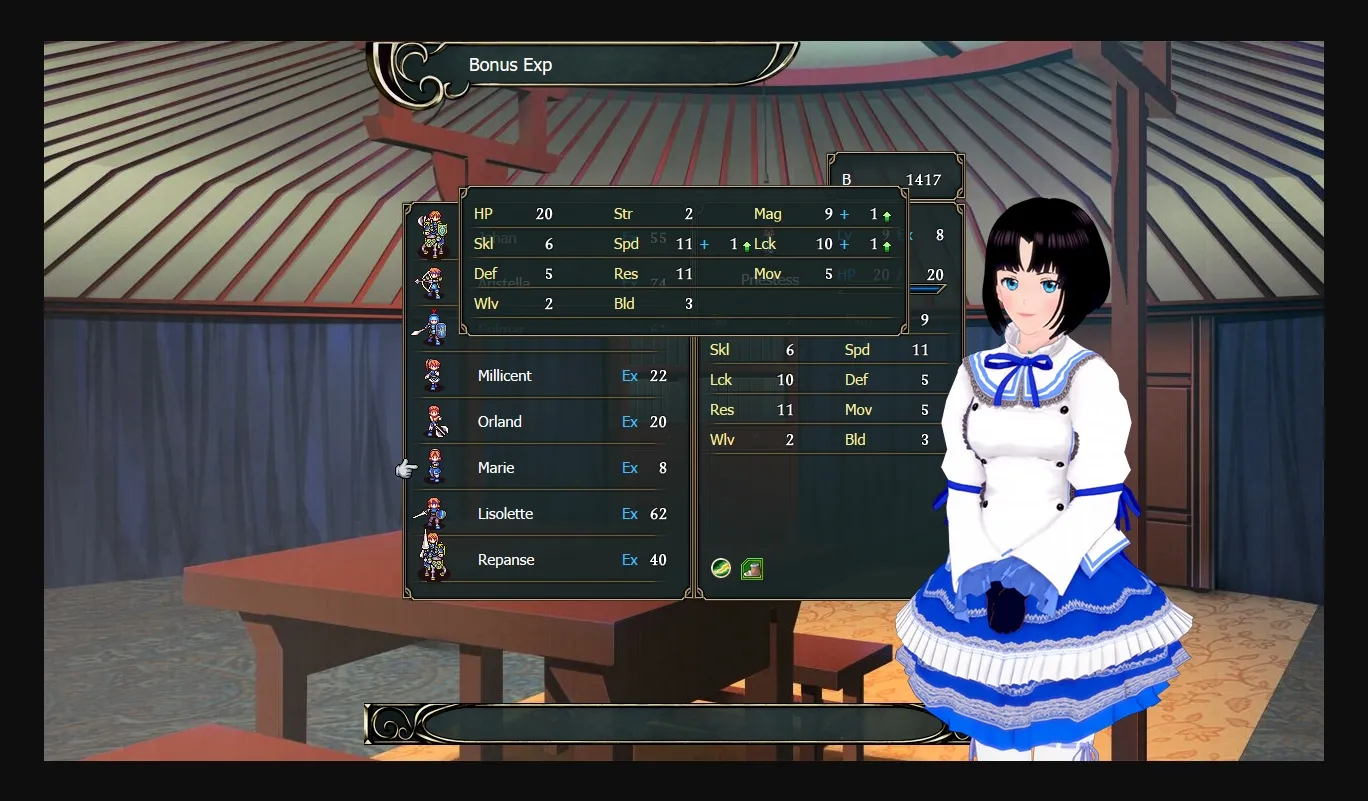Click the blue HP bar
The image size is (1368, 801).
coord(925,289)
